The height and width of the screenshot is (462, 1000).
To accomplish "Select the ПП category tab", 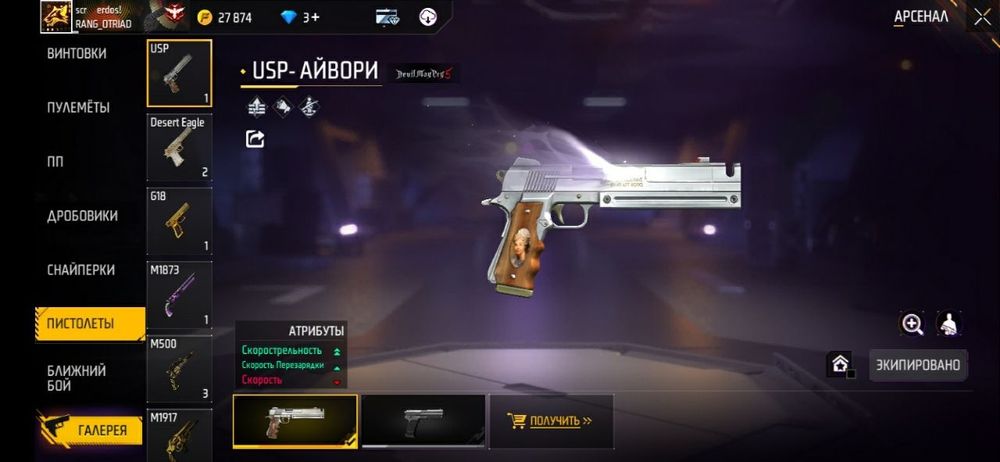I will tap(56, 162).
